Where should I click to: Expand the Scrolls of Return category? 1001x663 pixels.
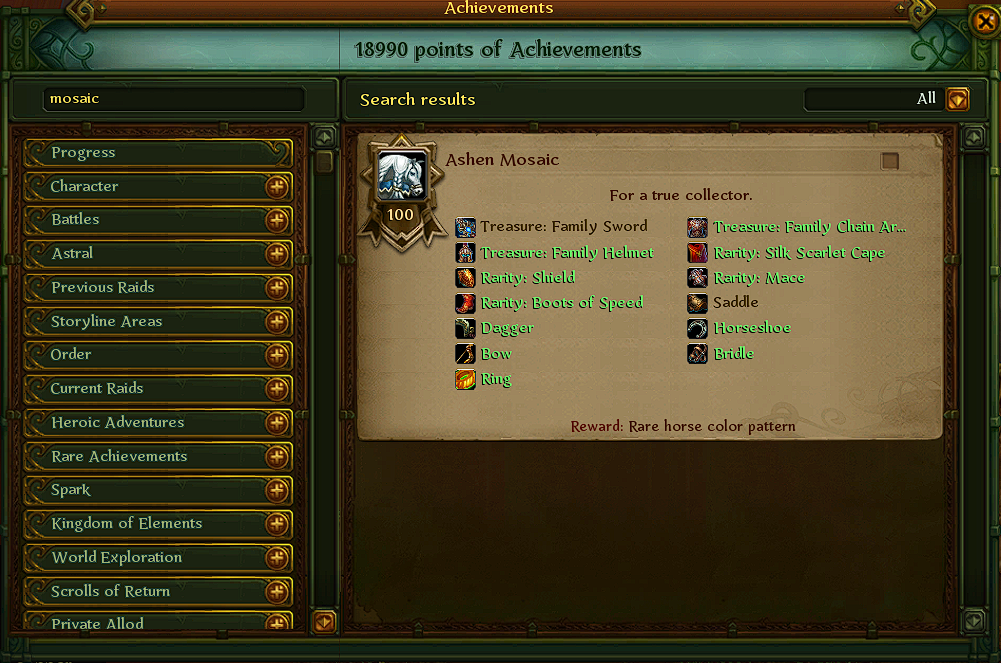[277, 592]
